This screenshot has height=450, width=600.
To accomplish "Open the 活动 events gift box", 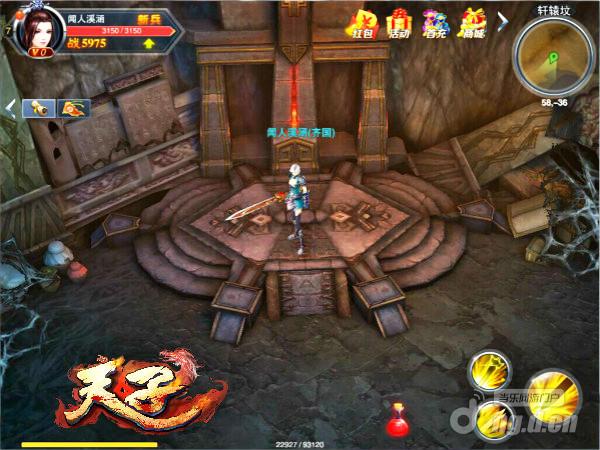I will coord(401,21).
